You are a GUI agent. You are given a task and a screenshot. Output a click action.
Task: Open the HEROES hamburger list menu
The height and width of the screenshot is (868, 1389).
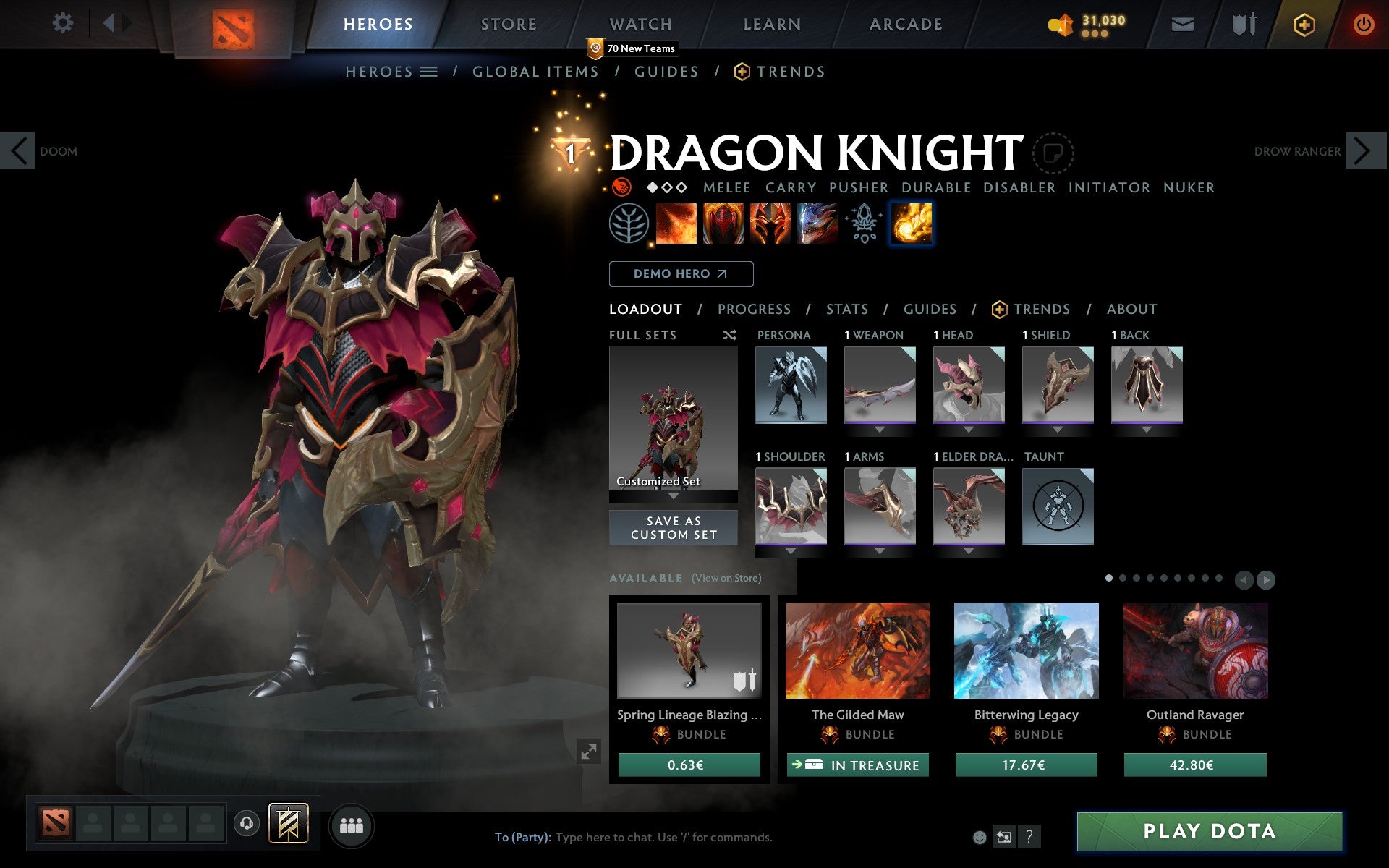[428, 71]
